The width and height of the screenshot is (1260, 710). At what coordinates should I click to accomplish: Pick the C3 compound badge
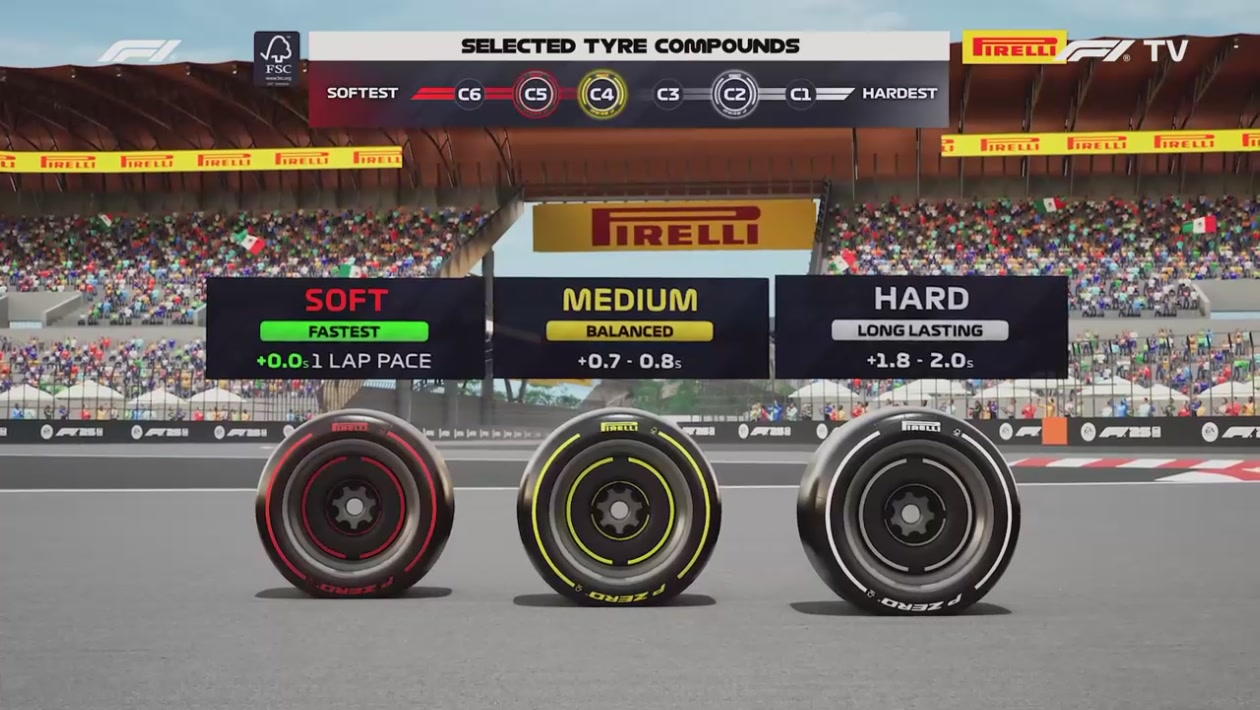pyautogui.click(x=669, y=94)
